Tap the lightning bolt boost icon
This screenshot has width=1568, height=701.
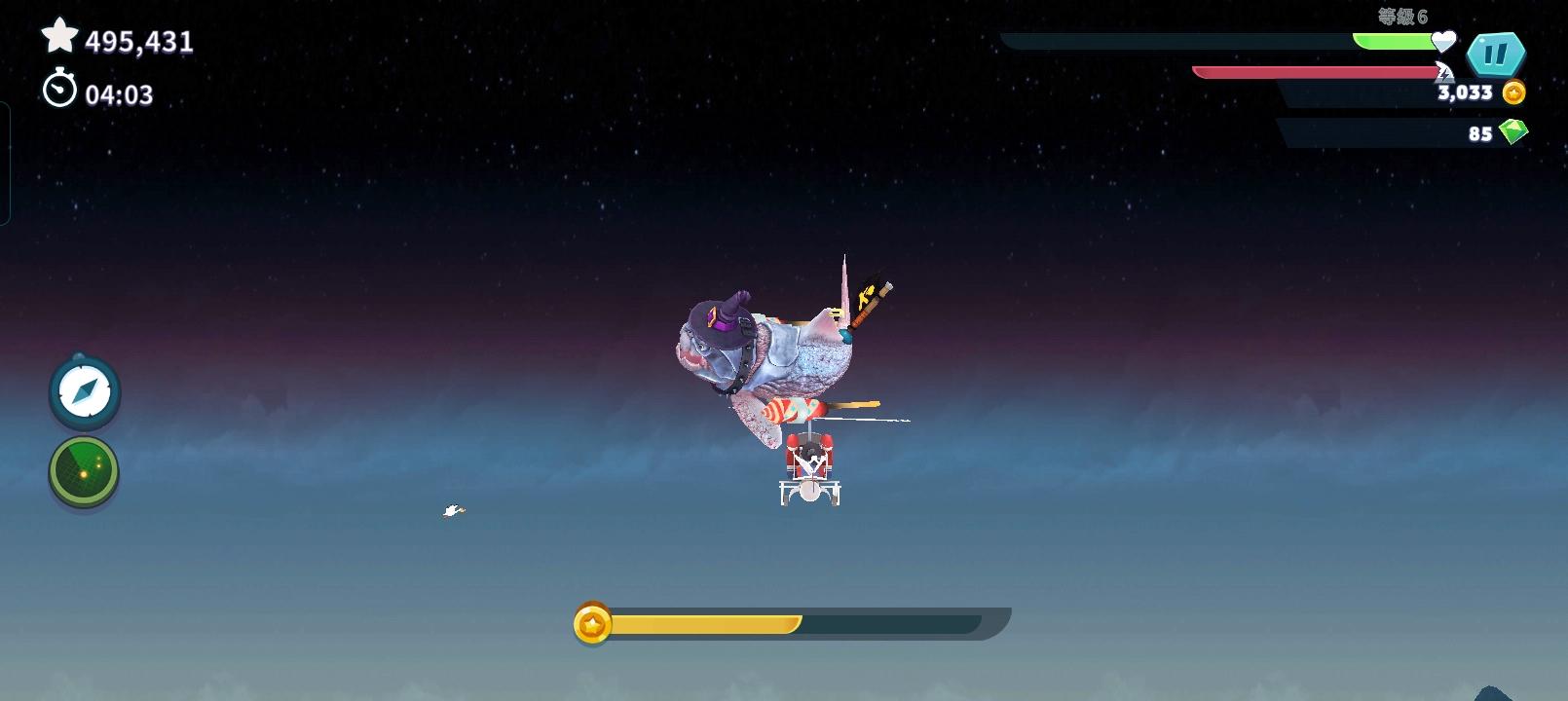1442,72
